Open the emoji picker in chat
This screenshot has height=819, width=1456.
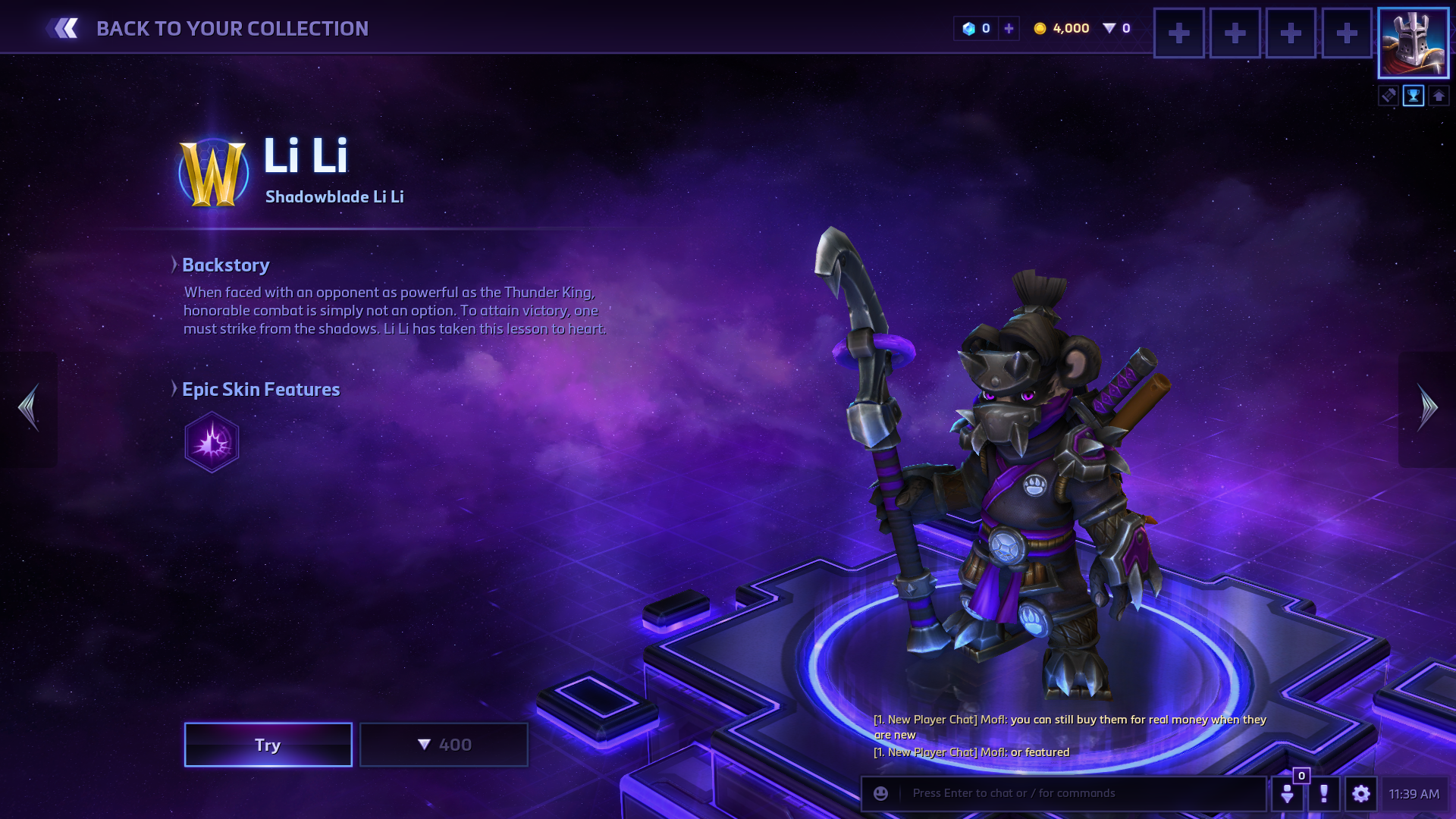(x=880, y=793)
